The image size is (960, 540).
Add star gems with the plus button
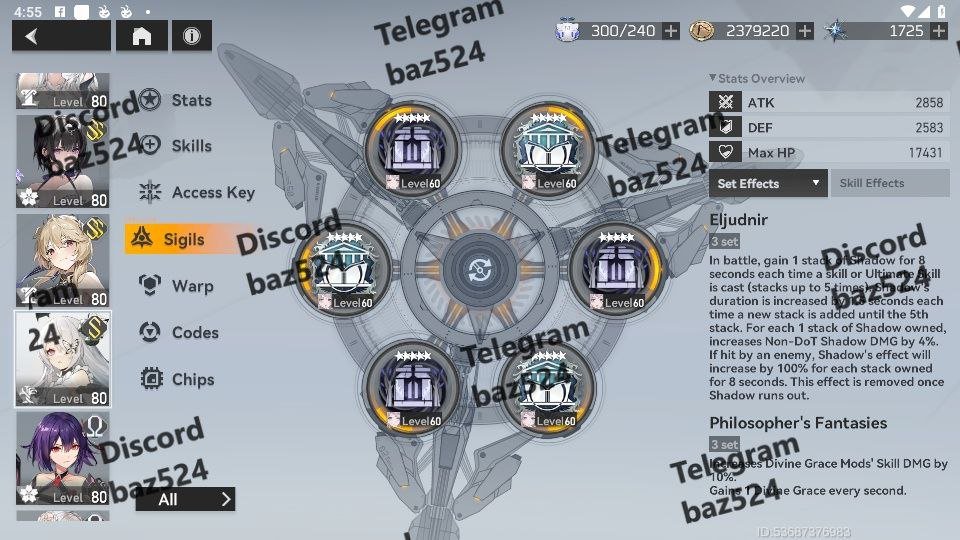pos(938,32)
